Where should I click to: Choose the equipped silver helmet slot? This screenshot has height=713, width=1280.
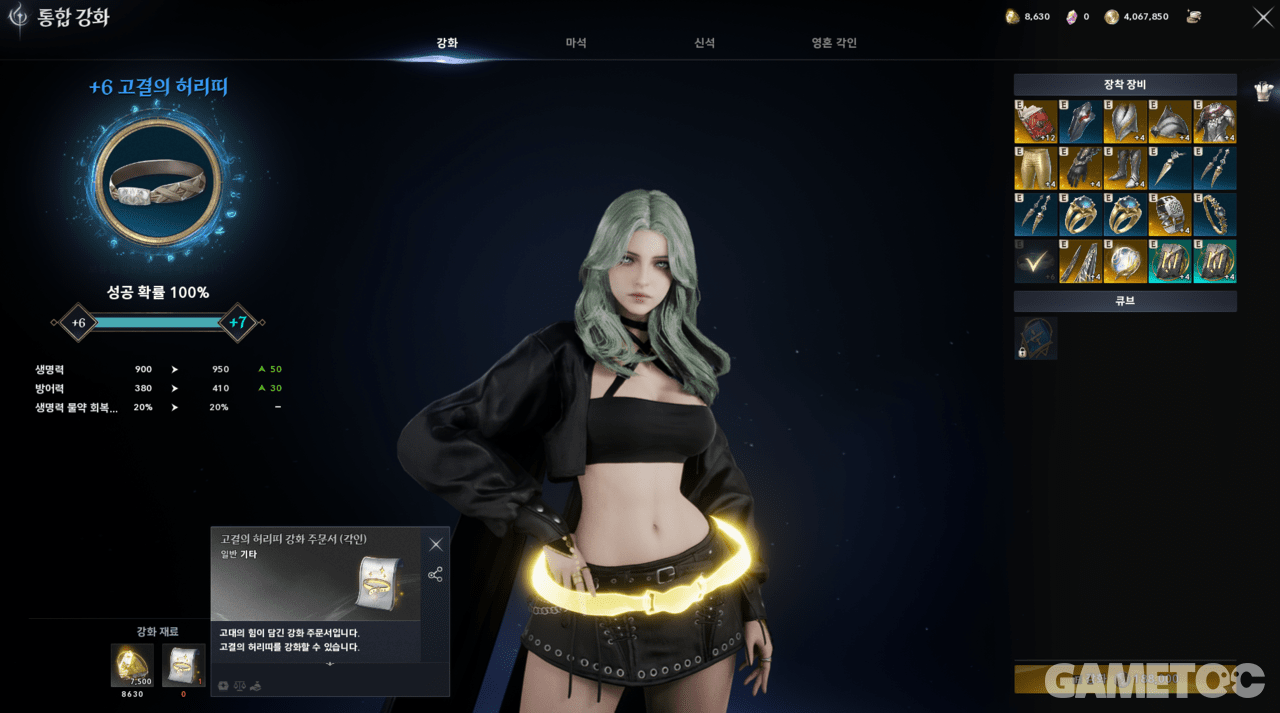pos(1125,122)
